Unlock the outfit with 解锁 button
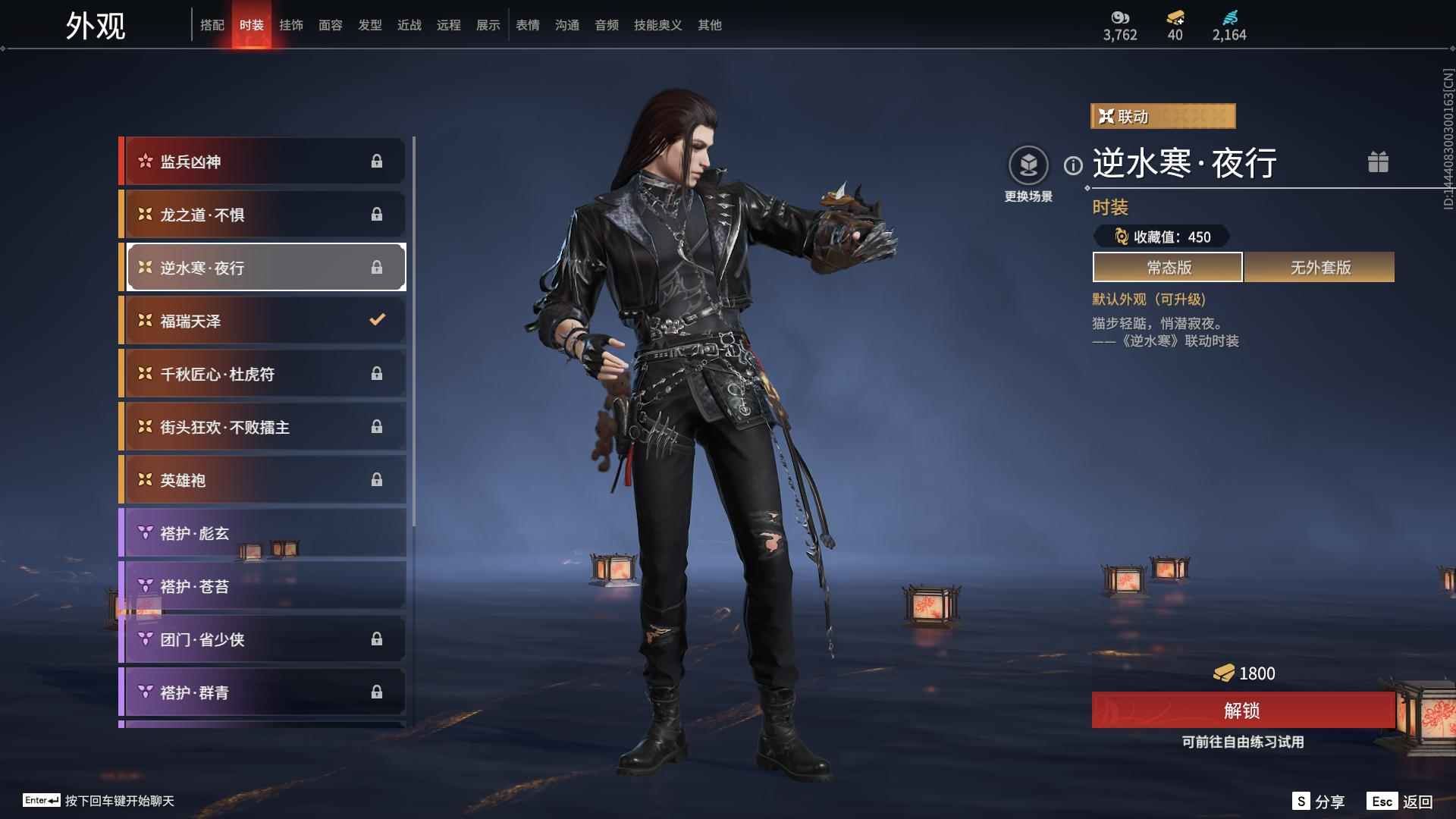1456x819 pixels. point(1242,711)
